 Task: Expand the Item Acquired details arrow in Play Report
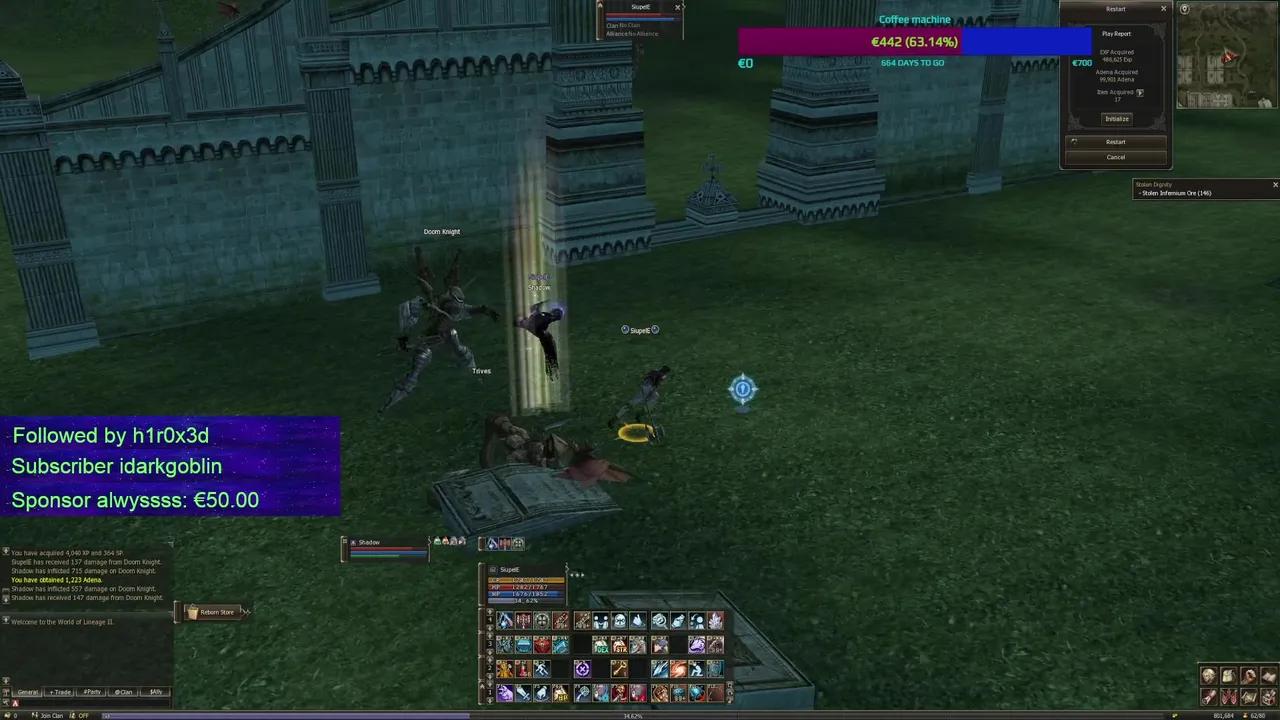click(x=1141, y=93)
